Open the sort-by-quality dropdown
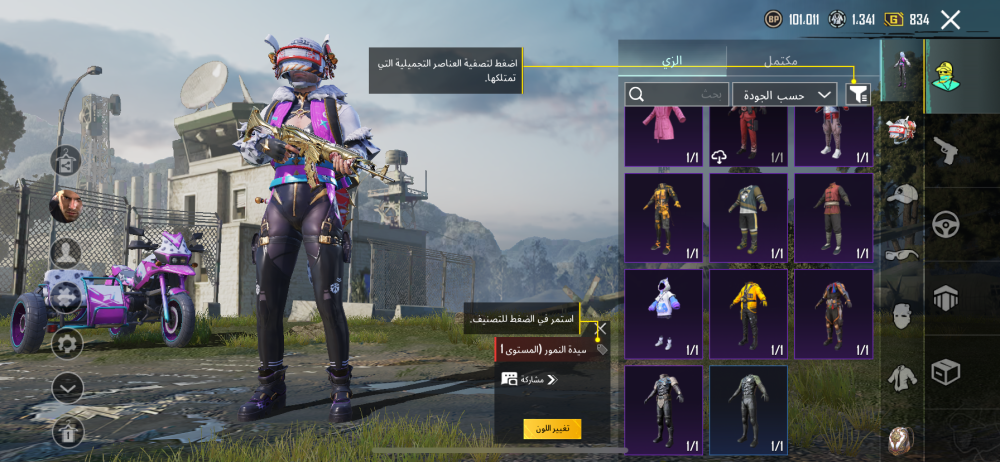The height and width of the screenshot is (462, 1000). pos(784,94)
